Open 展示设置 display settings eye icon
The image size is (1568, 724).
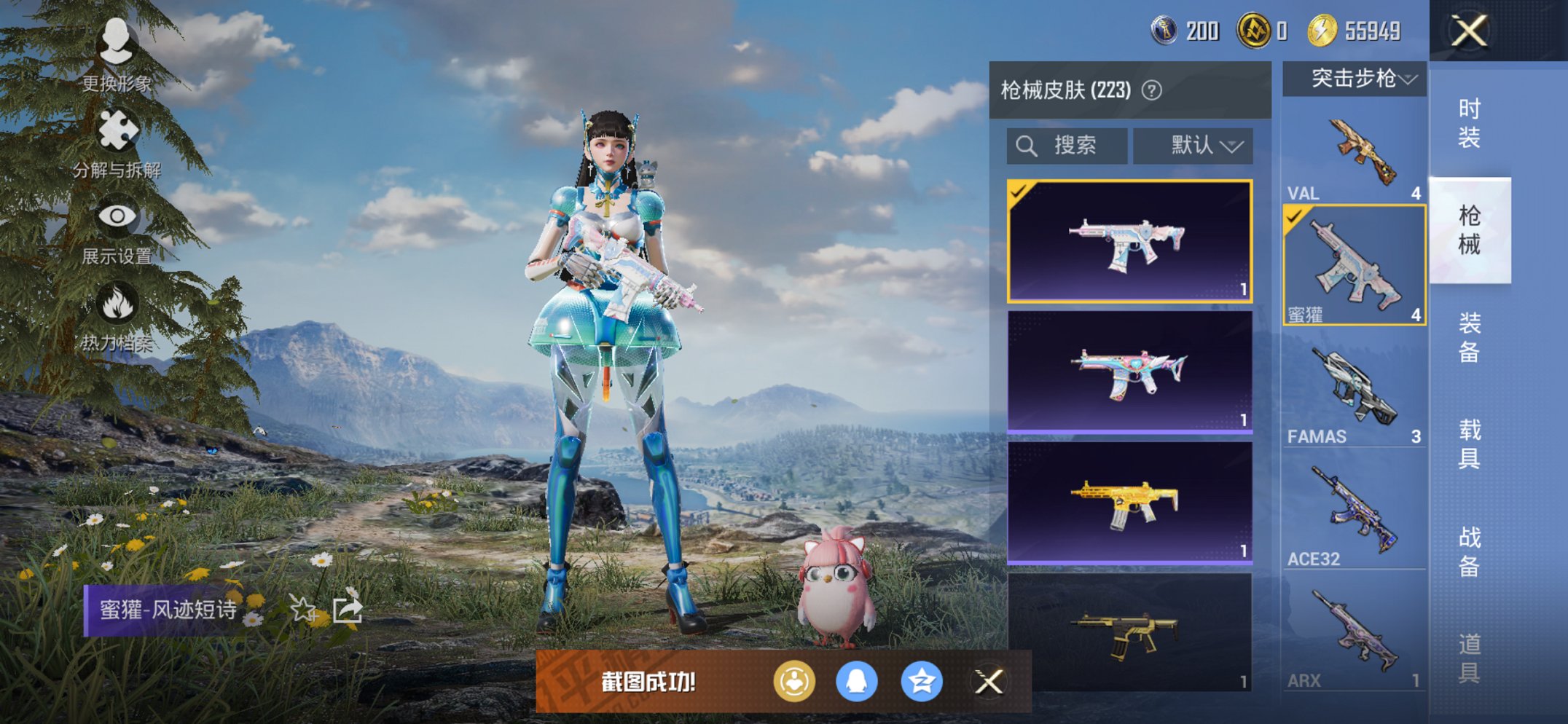point(119,216)
